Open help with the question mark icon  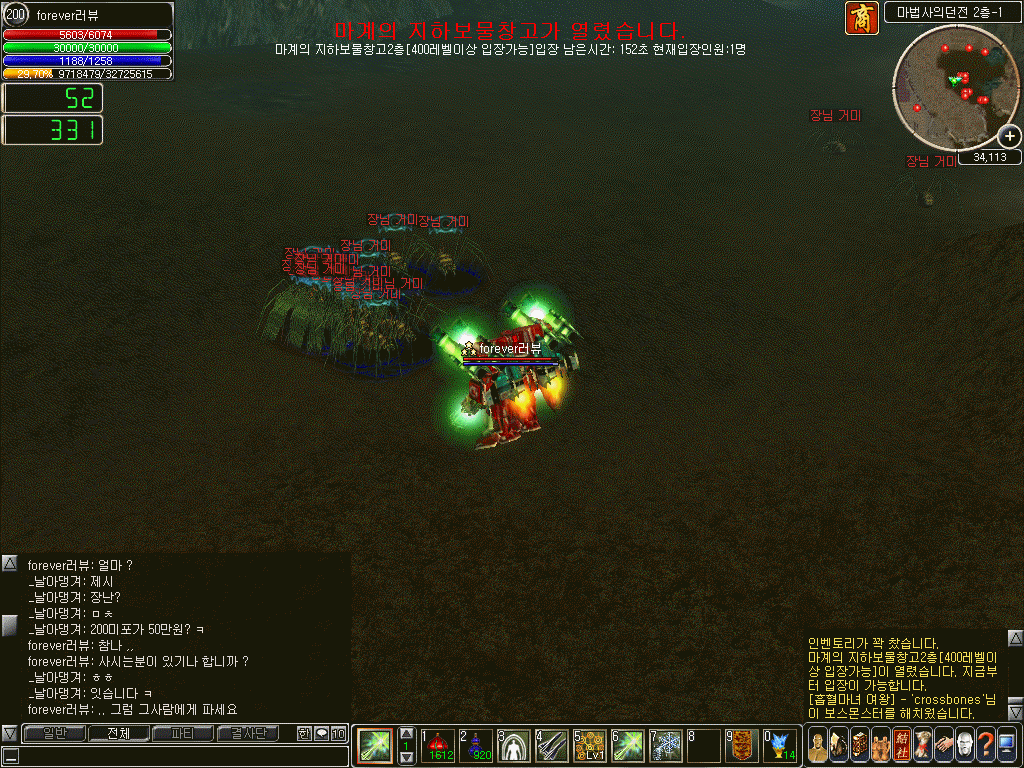[986, 745]
